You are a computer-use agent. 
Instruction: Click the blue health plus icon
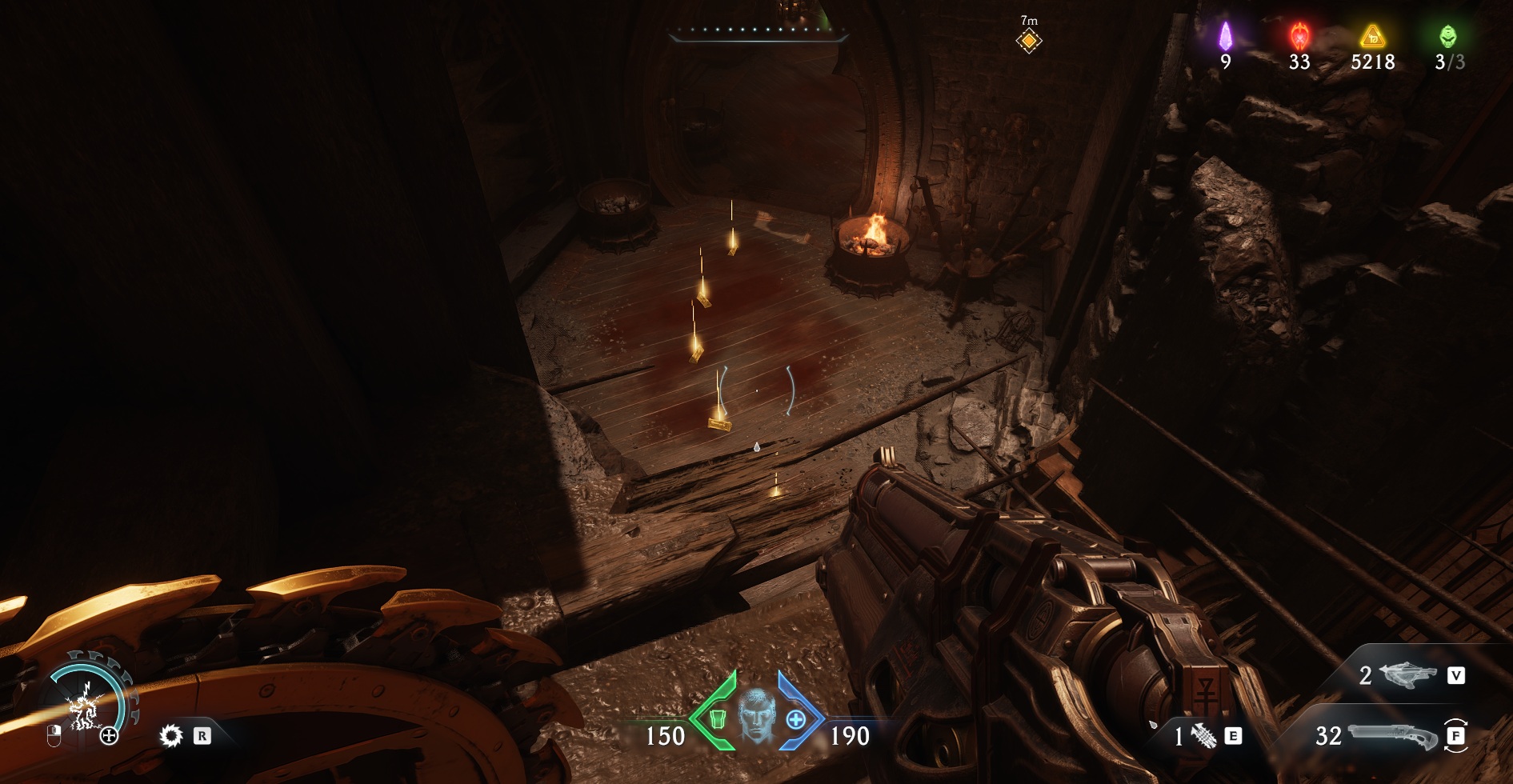pos(796,719)
